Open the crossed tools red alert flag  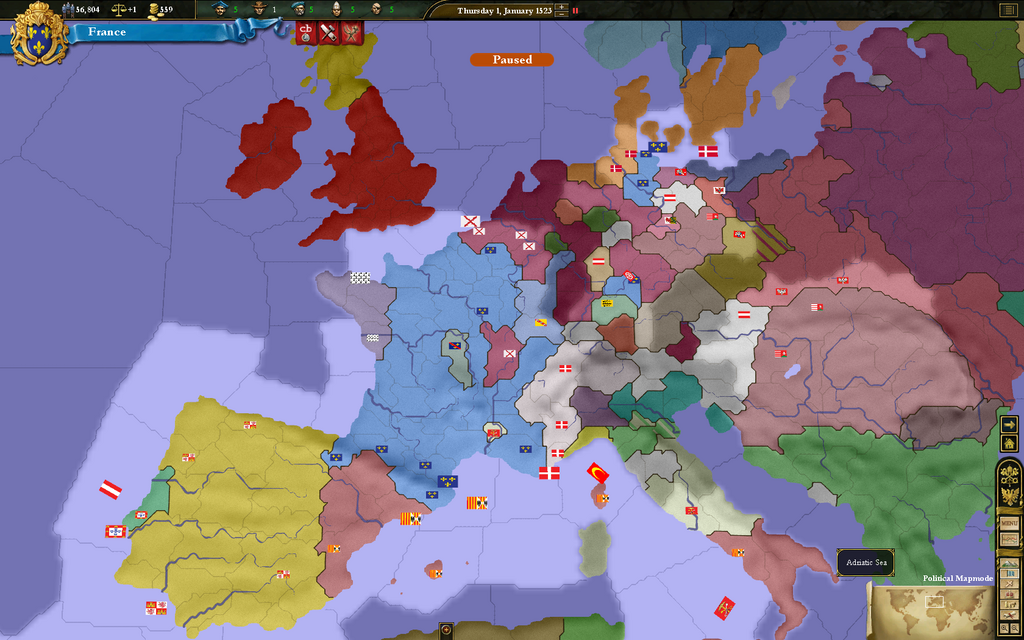point(328,32)
